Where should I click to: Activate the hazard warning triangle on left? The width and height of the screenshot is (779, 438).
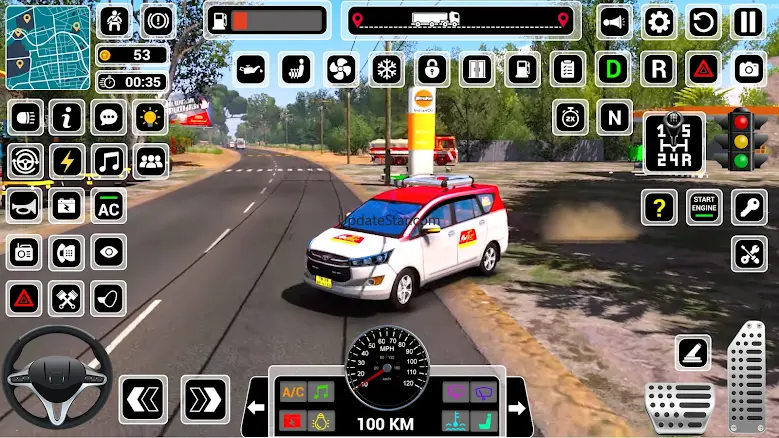[24, 297]
